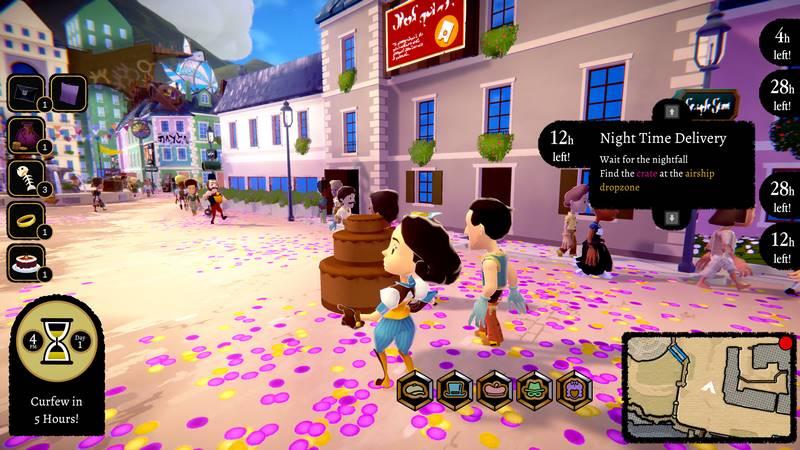The width and height of the screenshot is (800, 450).
Task: Select the pink beret disguise
Action: point(495,388)
